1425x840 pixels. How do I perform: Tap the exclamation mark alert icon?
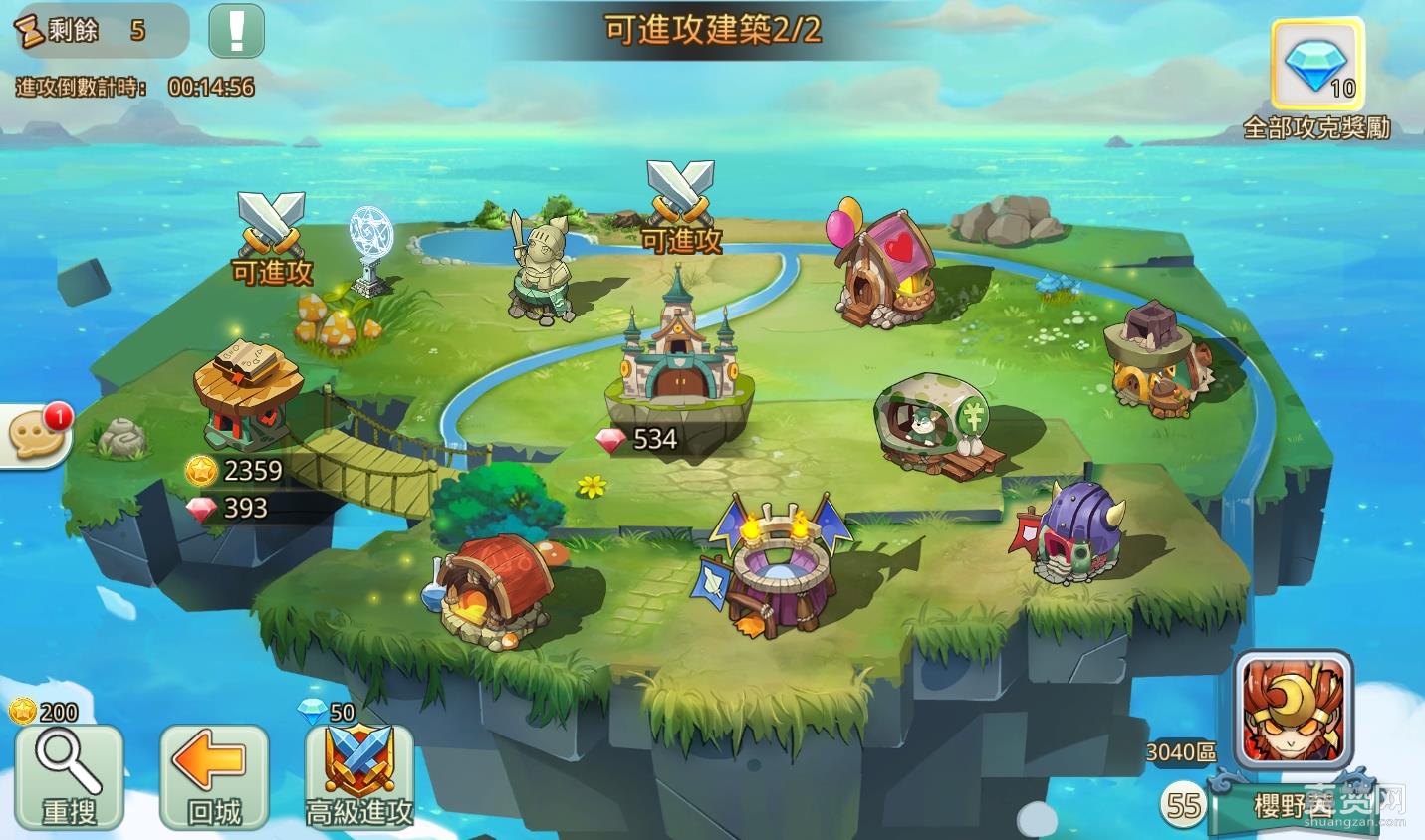235,31
